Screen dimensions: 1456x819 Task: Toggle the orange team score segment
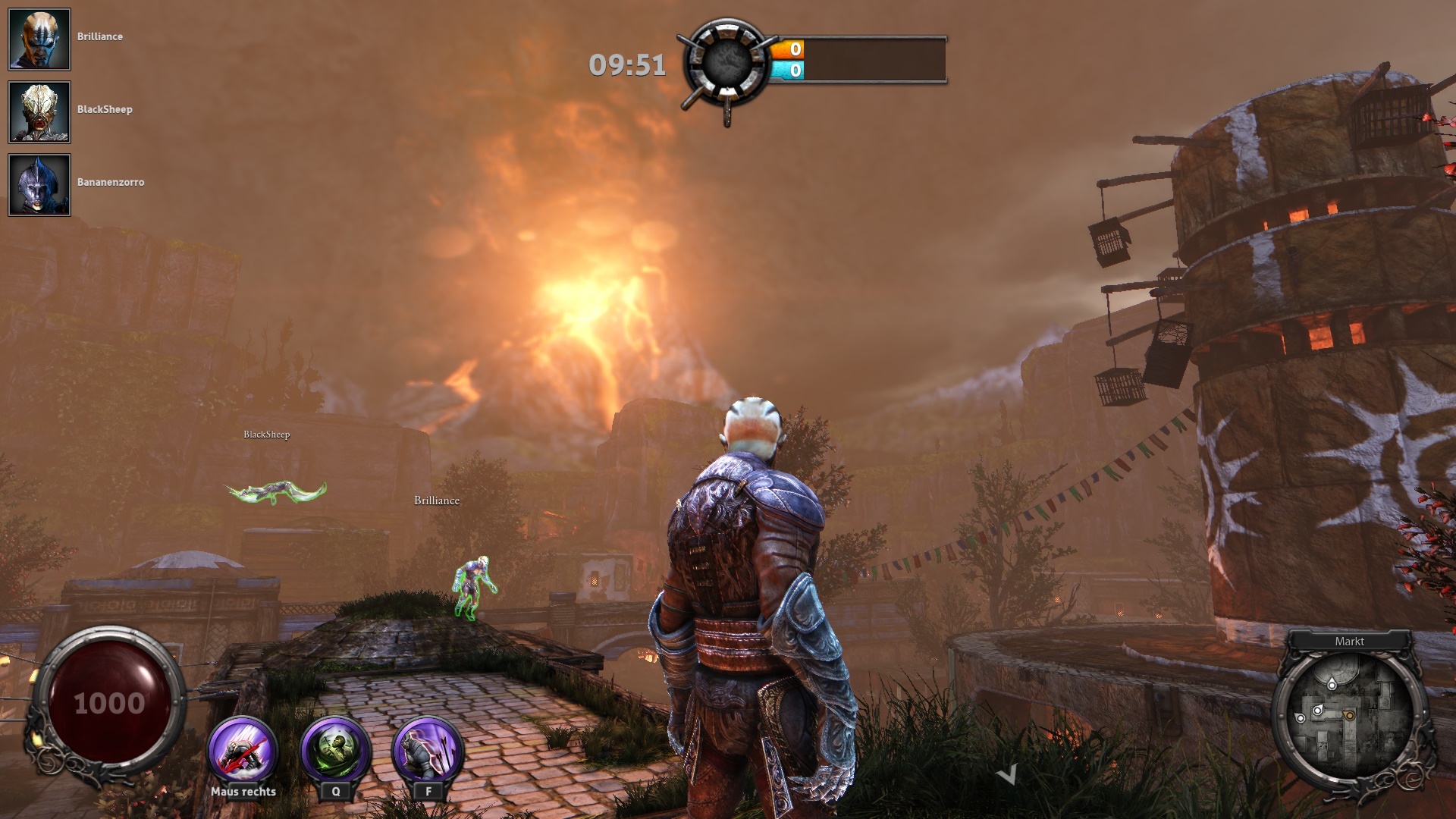click(786, 48)
